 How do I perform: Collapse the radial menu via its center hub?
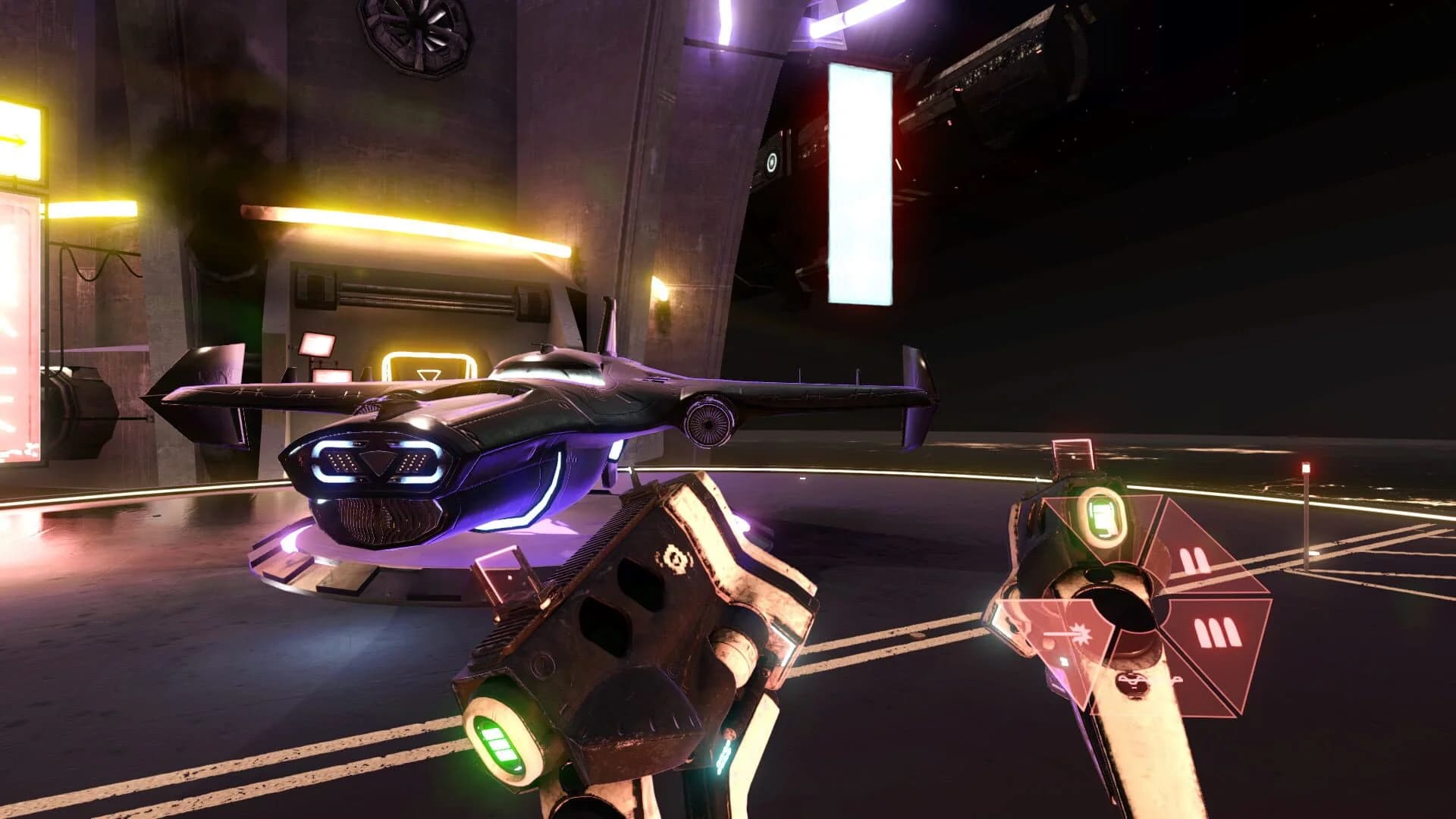click(1125, 610)
